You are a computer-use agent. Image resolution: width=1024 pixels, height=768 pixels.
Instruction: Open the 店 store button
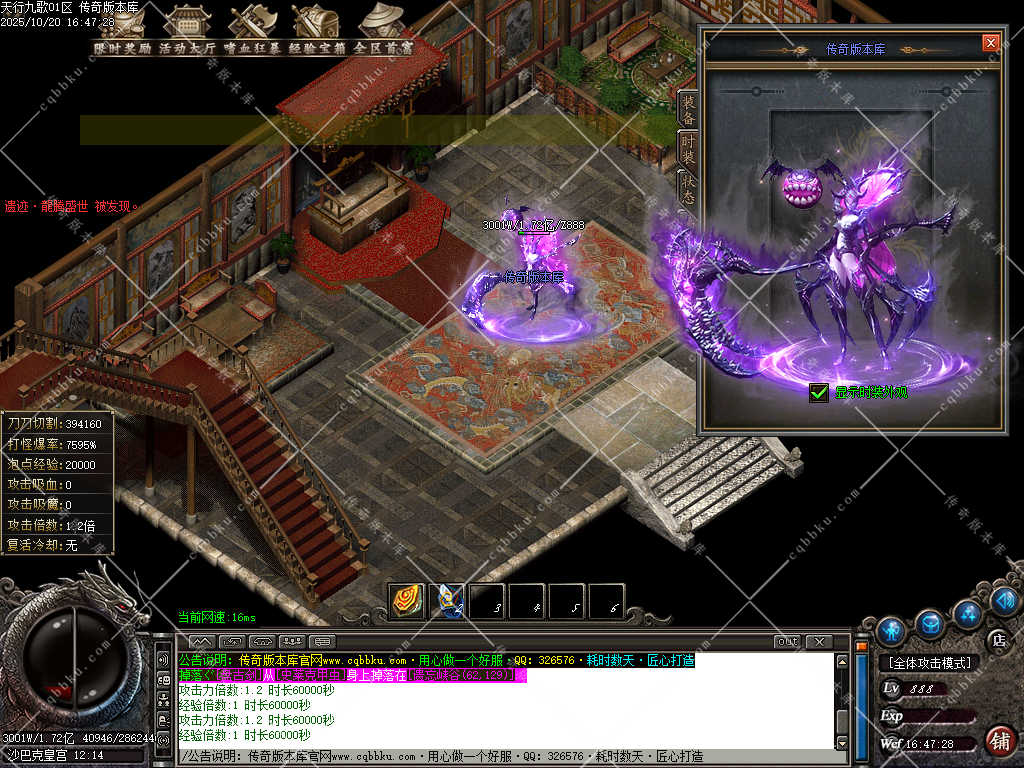(997, 639)
